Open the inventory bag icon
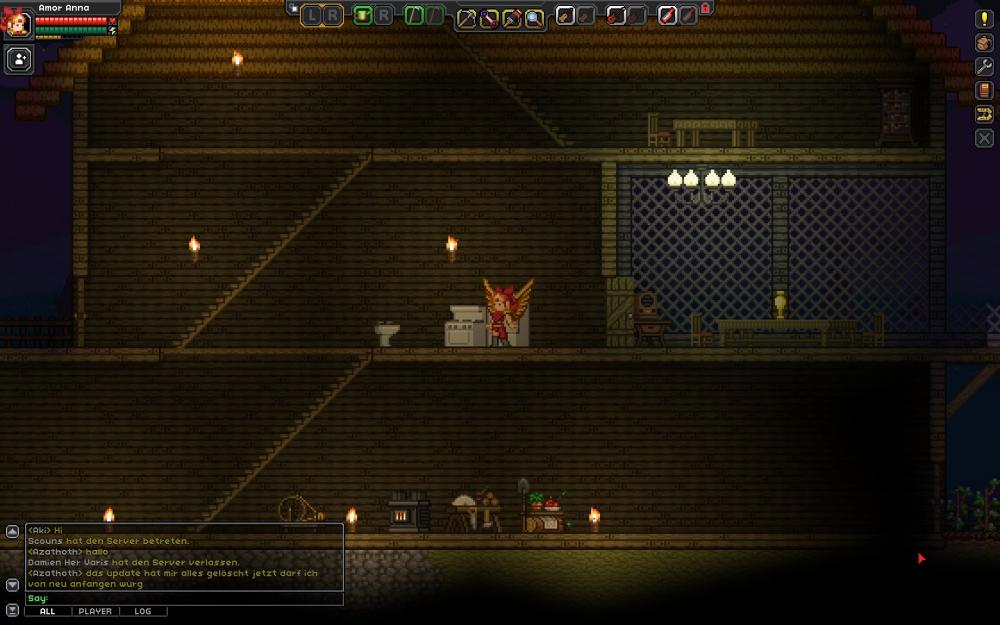The height and width of the screenshot is (625, 1000). (984, 42)
